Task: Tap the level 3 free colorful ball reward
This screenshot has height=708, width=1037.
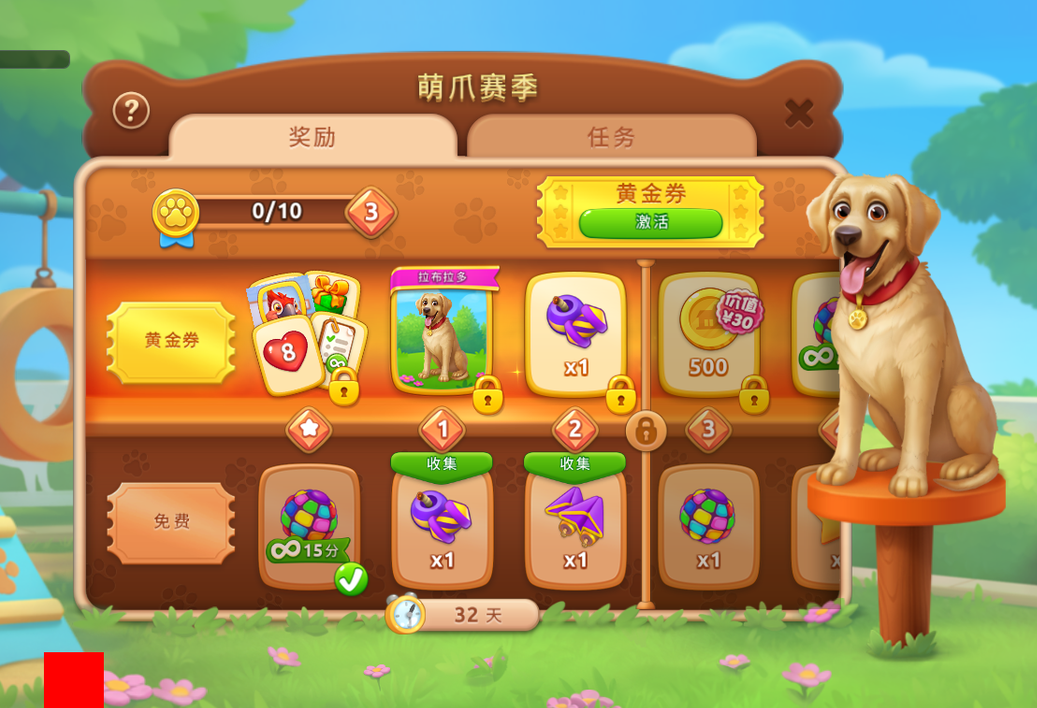Action: click(x=708, y=526)
